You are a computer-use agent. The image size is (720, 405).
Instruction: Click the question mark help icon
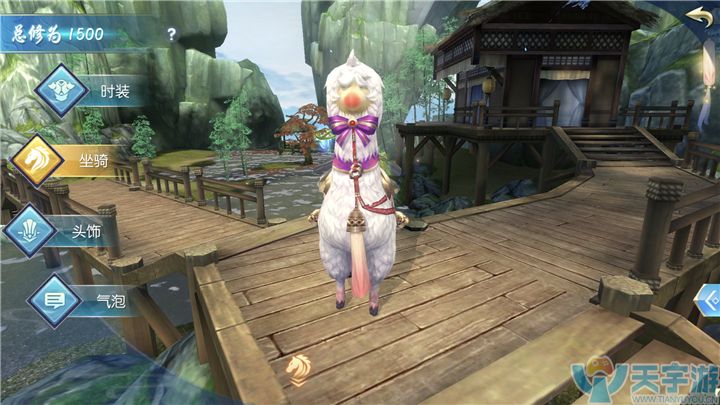[x=172, y=34]
